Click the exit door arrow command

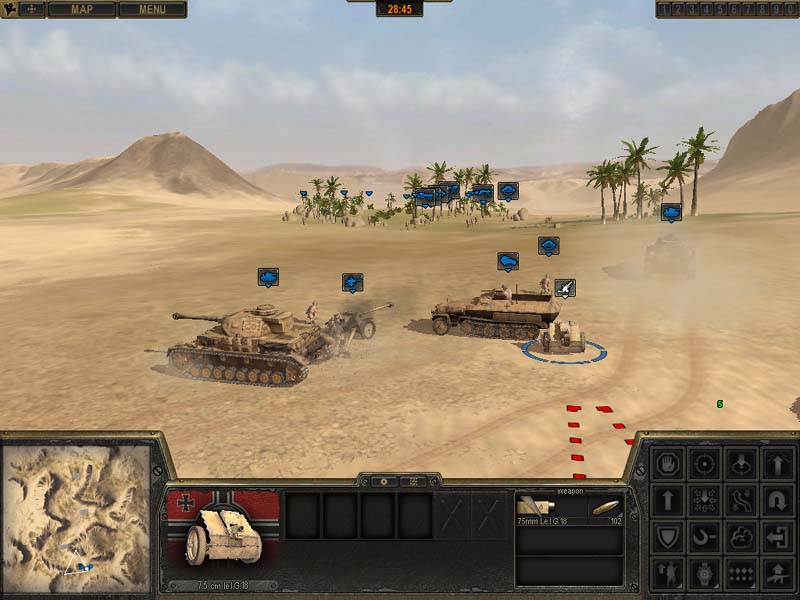click(x=778, y=537)
